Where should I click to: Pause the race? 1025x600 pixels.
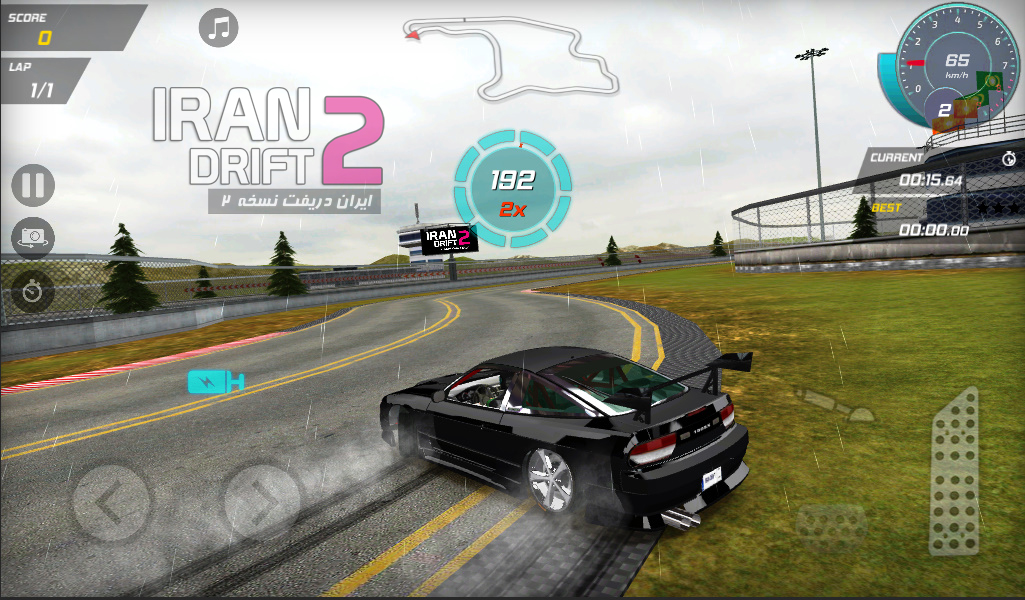[33, 186]
